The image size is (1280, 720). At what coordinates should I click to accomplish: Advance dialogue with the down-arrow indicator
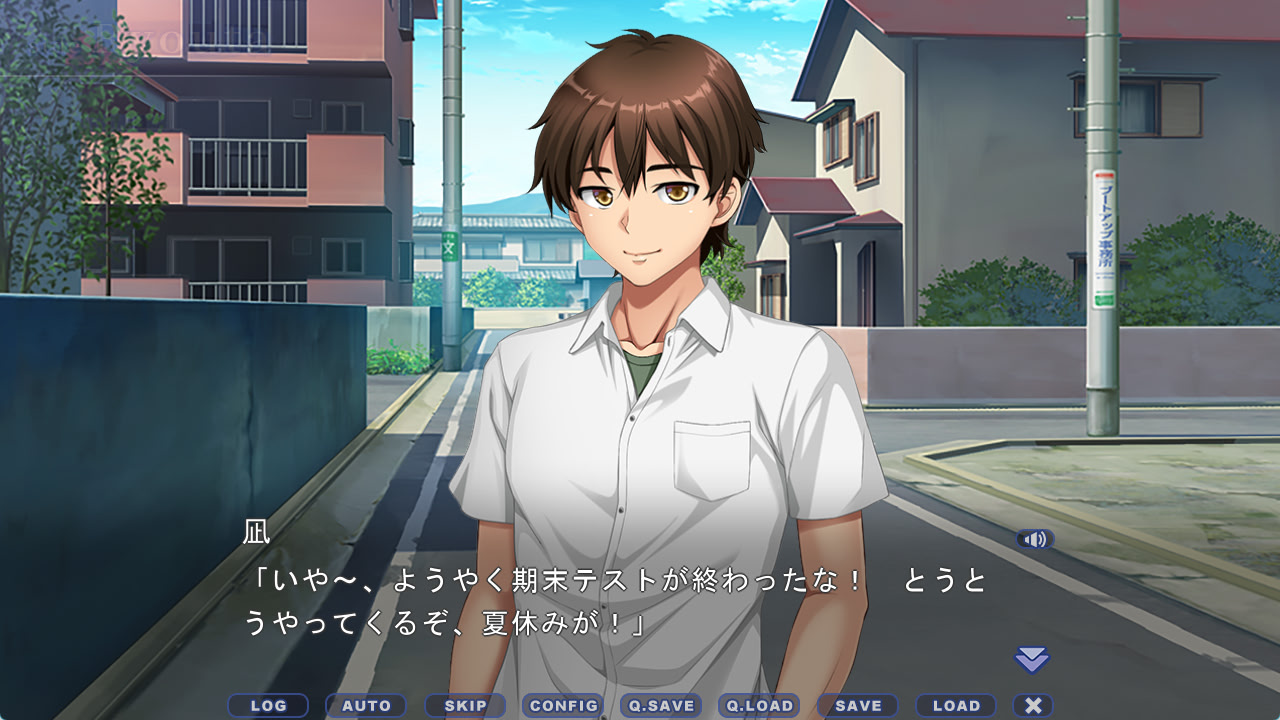1032,659
